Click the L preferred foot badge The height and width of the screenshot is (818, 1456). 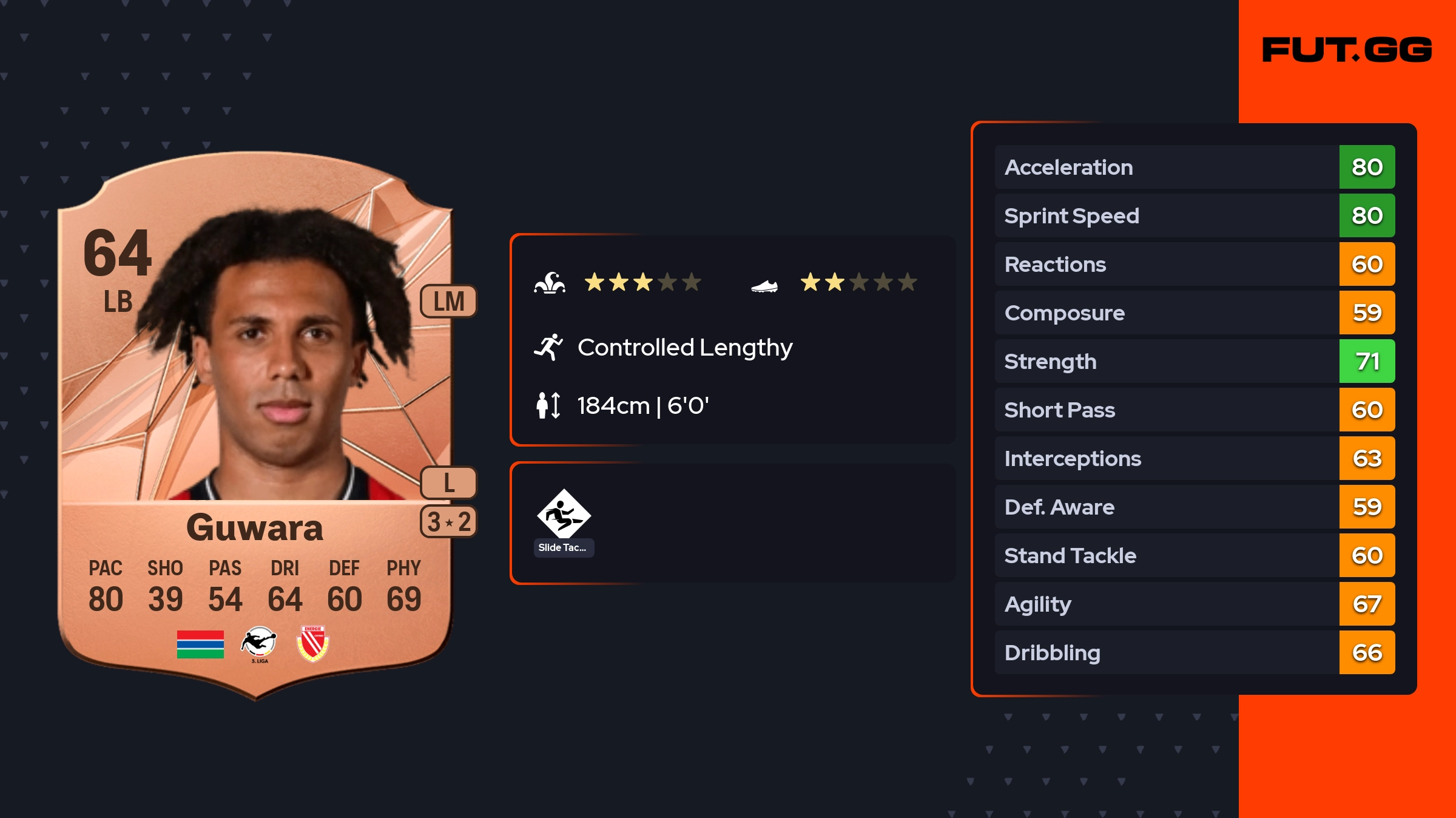[x=448, y=483]
